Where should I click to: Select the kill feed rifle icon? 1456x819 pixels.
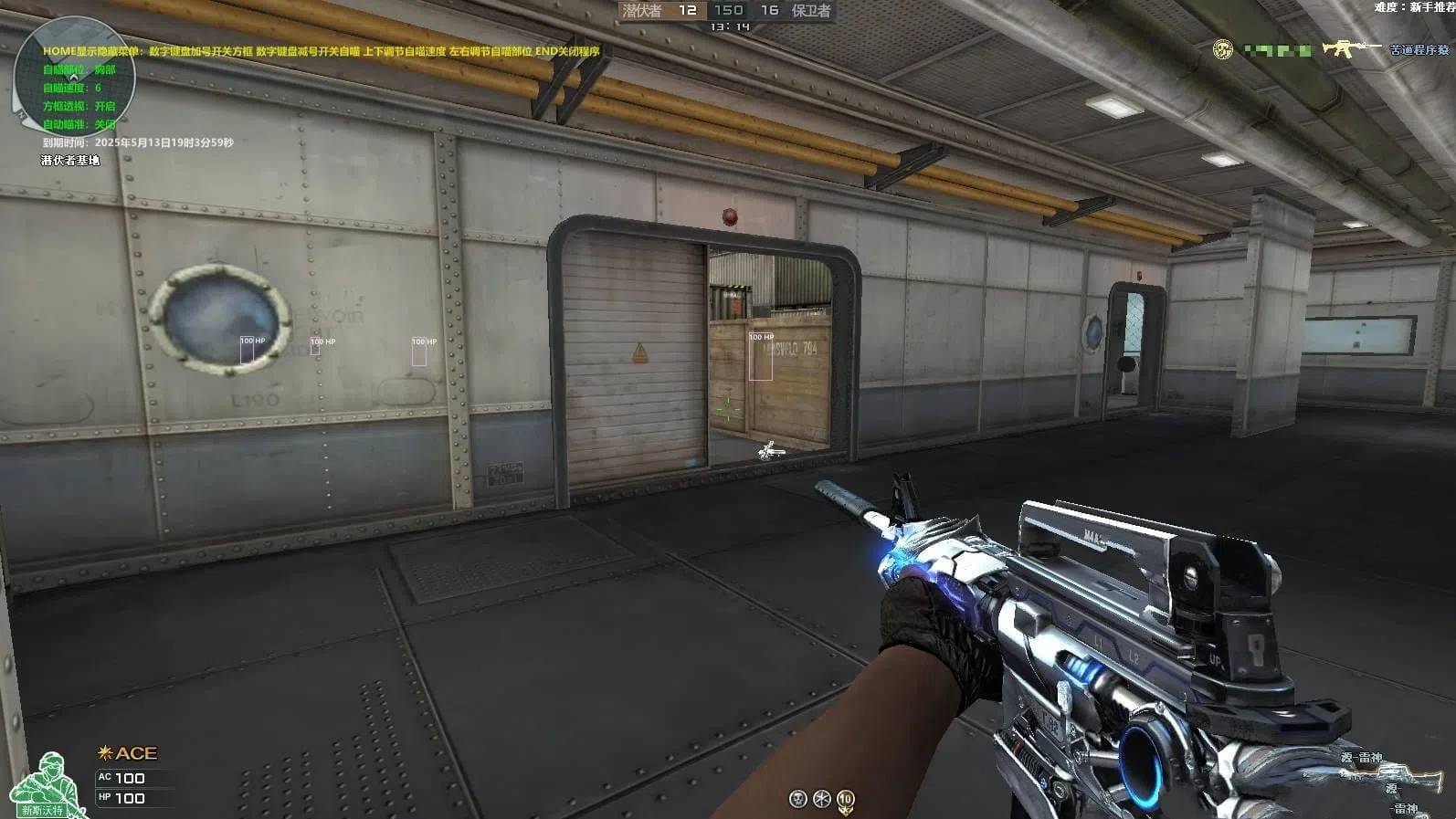1352,47
